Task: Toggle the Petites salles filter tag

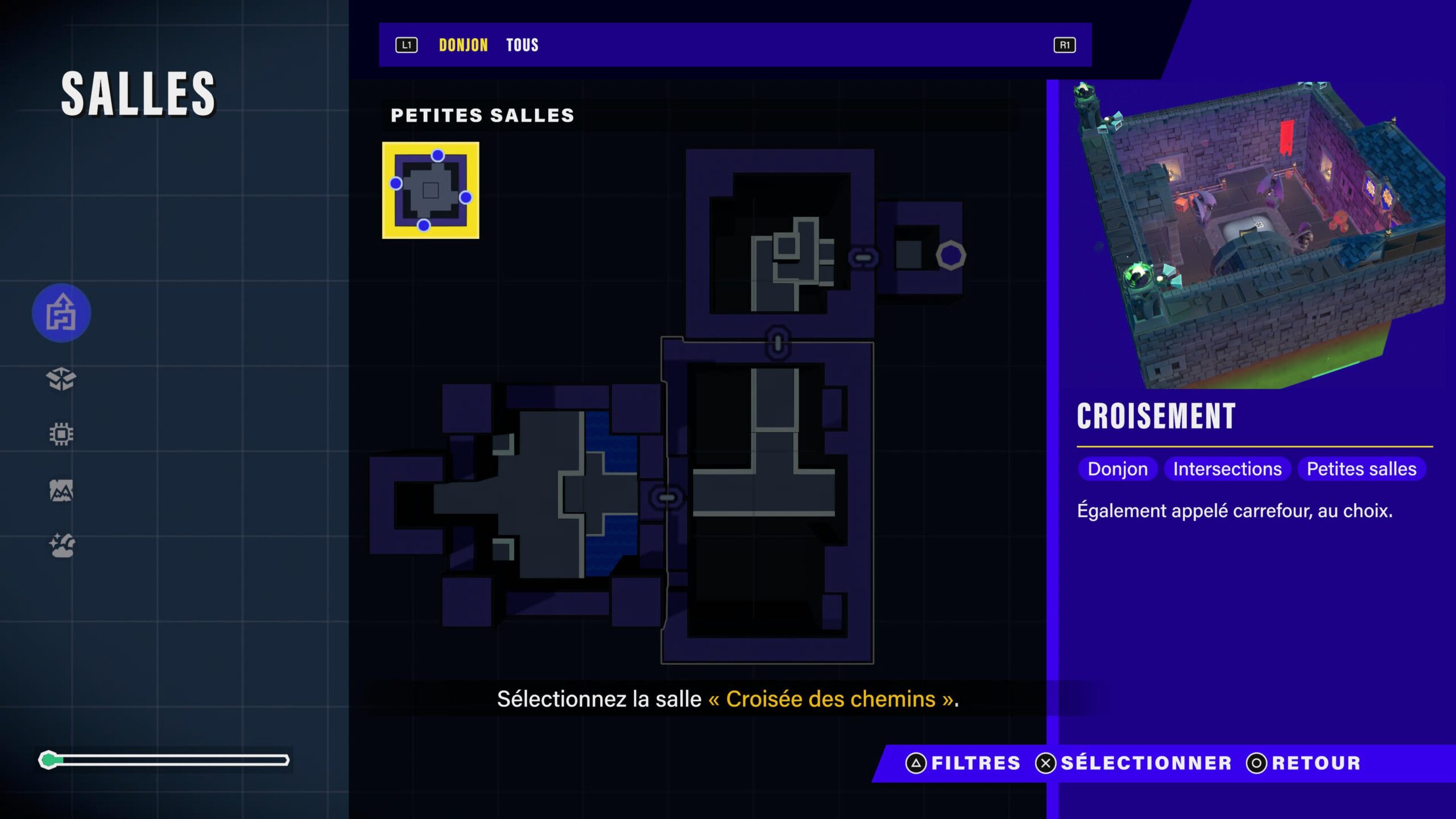Action: 1362,469
